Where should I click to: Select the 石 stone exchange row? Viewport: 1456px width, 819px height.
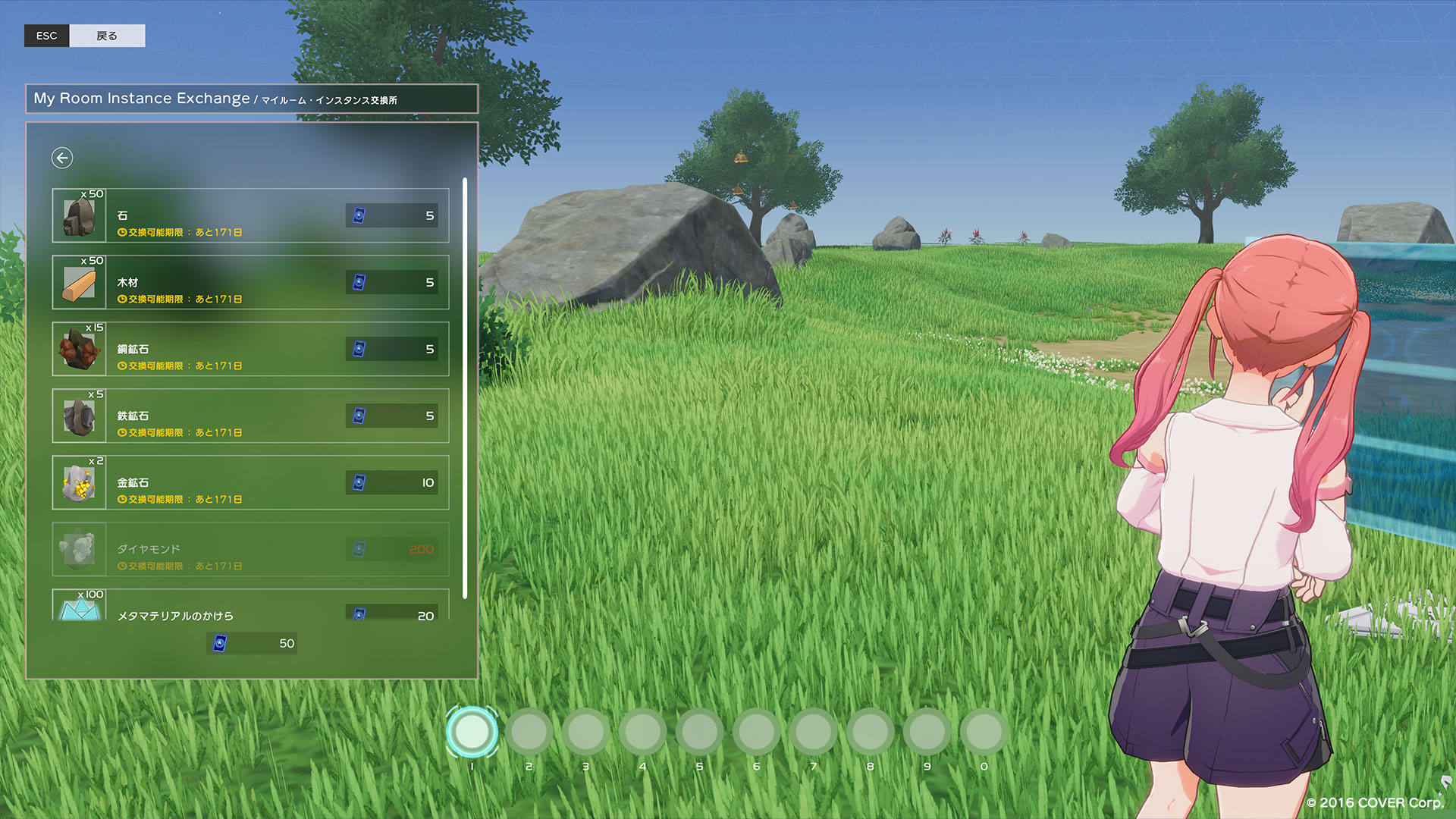click(250, 216)
